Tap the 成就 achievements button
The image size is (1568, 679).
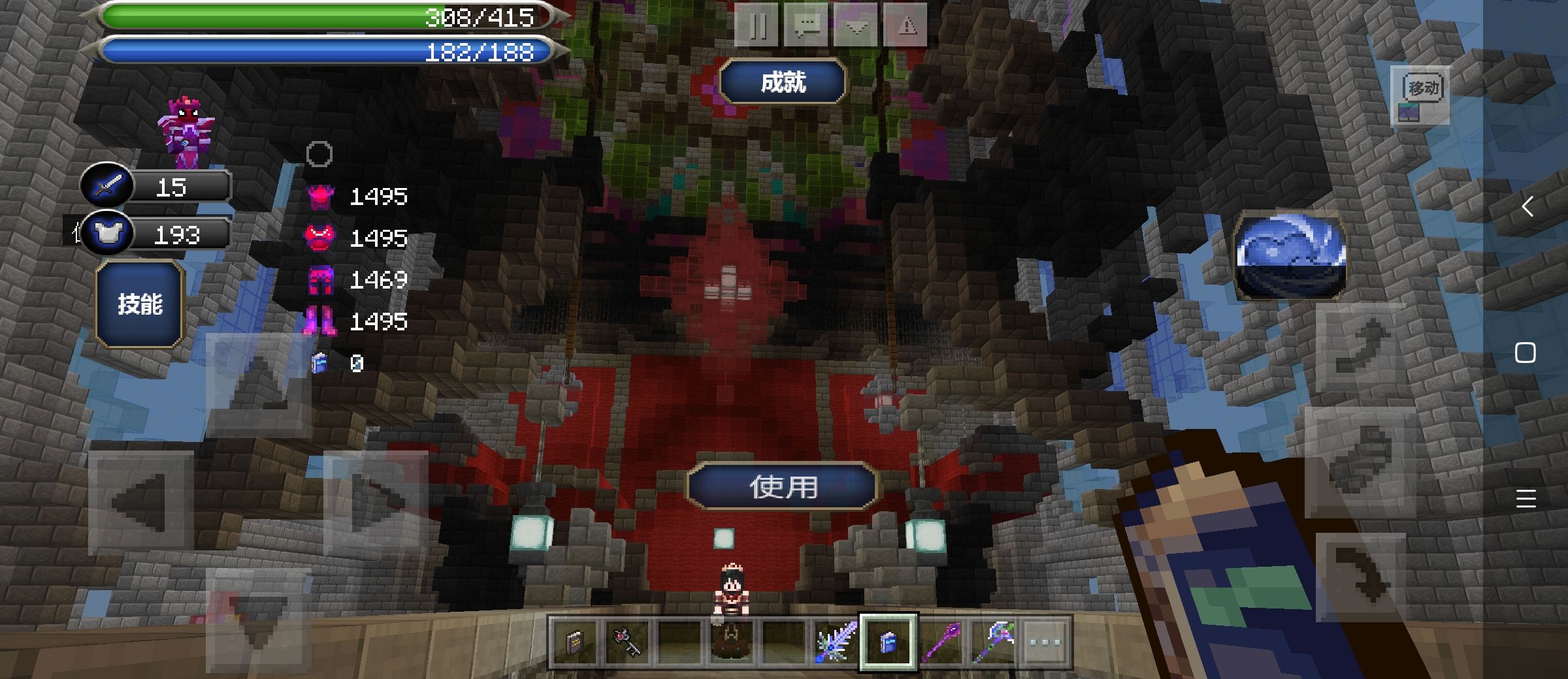(783, 82)
